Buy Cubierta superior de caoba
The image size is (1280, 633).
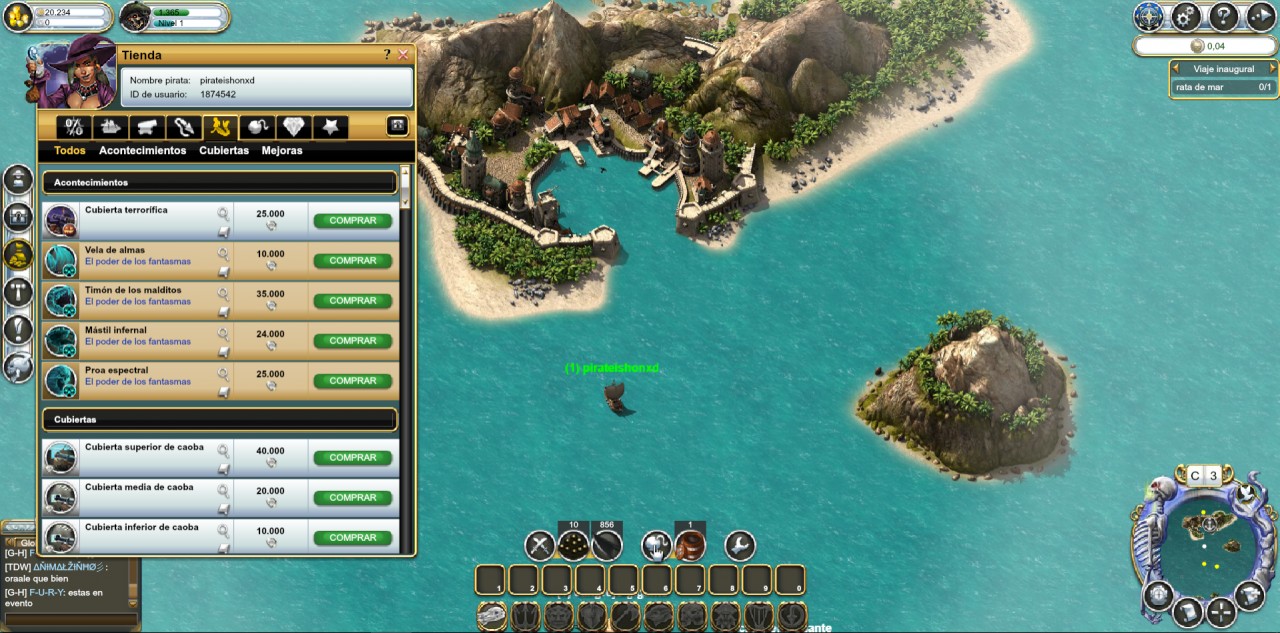tap(352, 457)
